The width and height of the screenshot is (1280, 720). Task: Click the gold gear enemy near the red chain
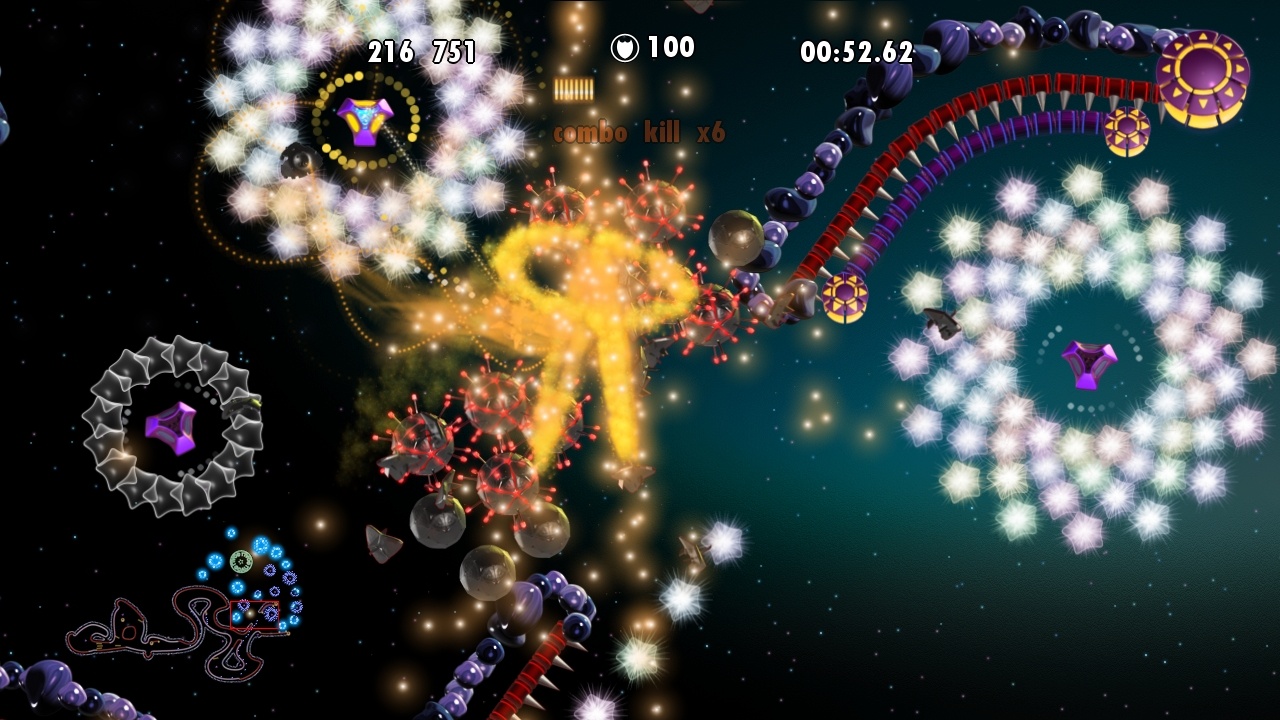pos(845,295)
